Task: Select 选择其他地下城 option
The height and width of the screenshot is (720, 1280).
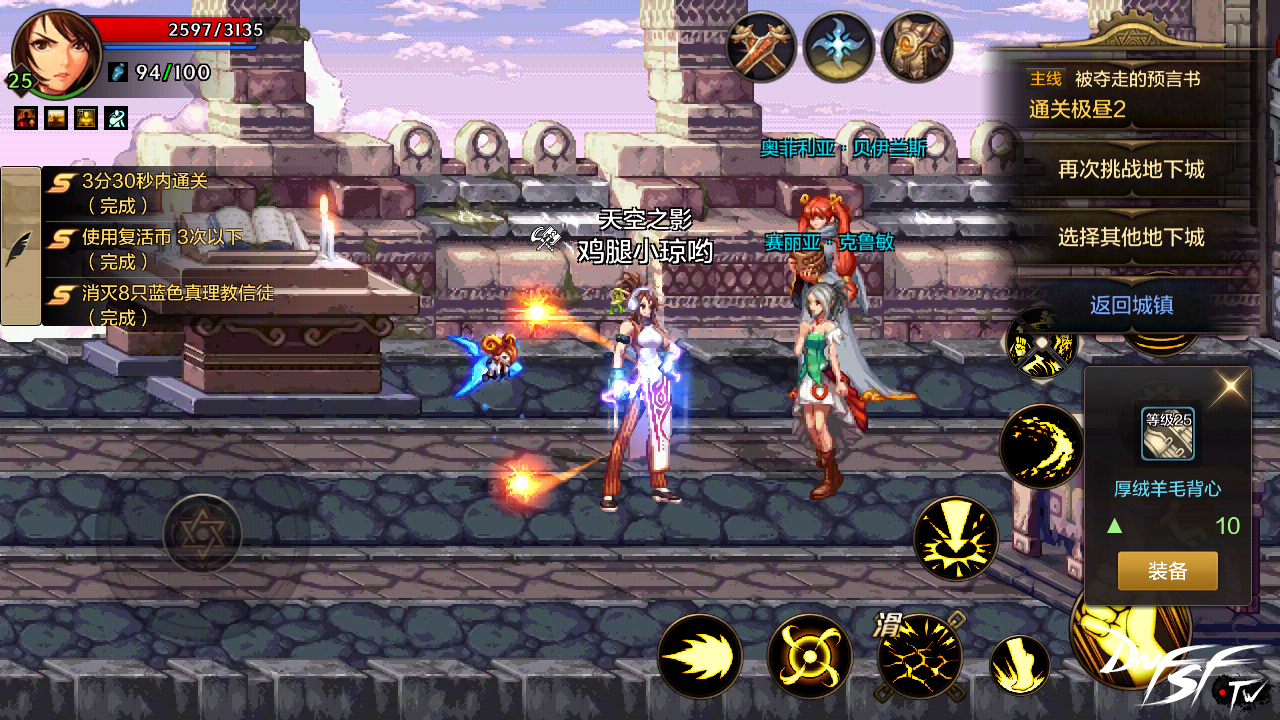Action: click(x=1131, y=237)
